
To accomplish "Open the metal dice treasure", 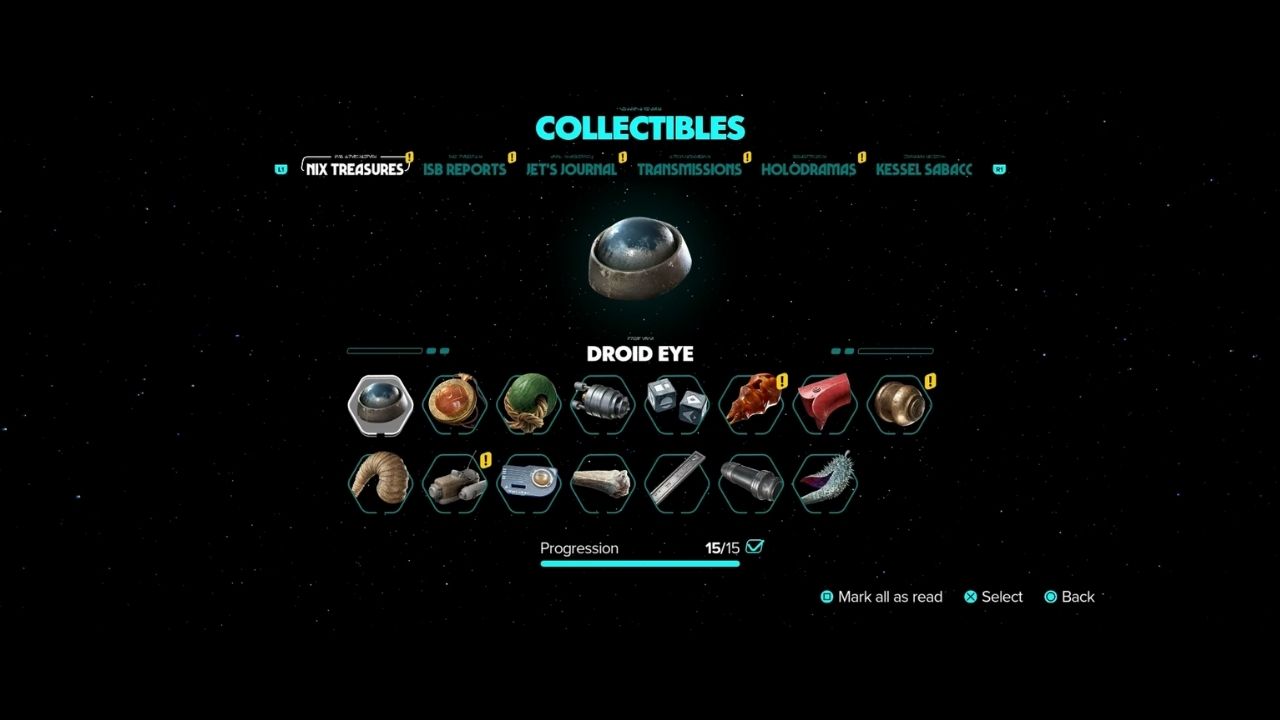I will pos(676,403).
